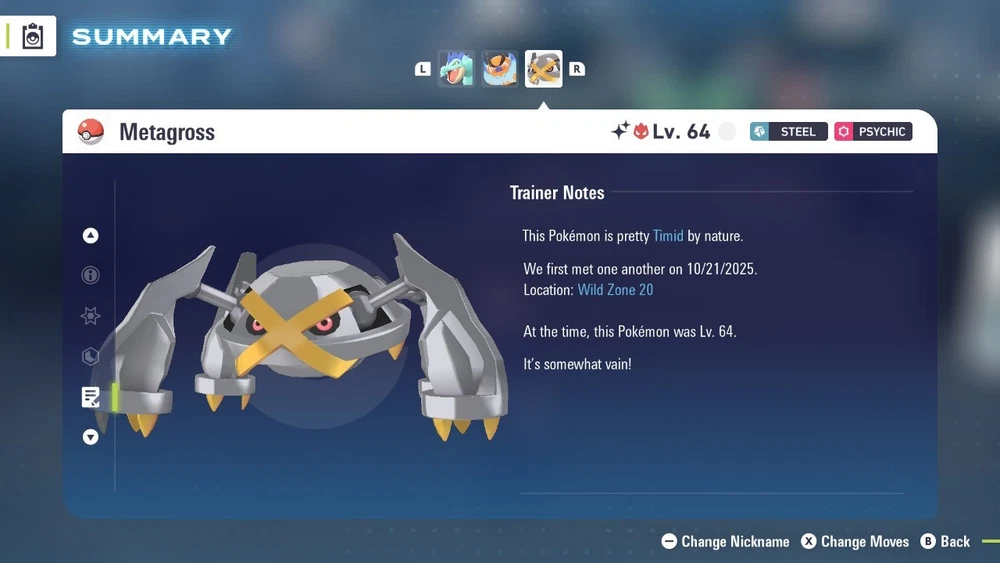Show the star-shaped summary page
The image size is (1000, 563).
91,316
